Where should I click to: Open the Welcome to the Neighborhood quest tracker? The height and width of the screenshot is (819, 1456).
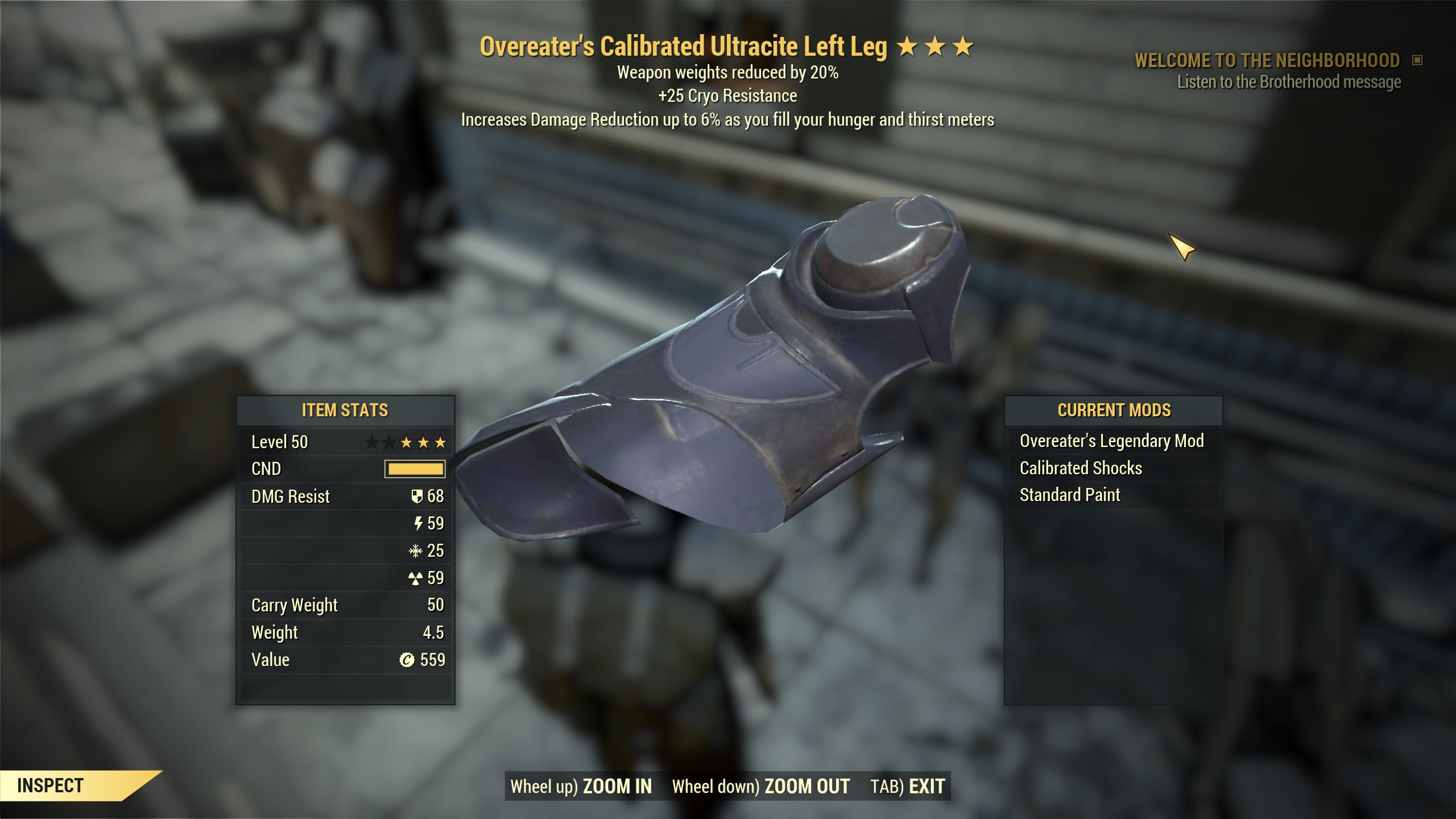(x=1267, y=60)
